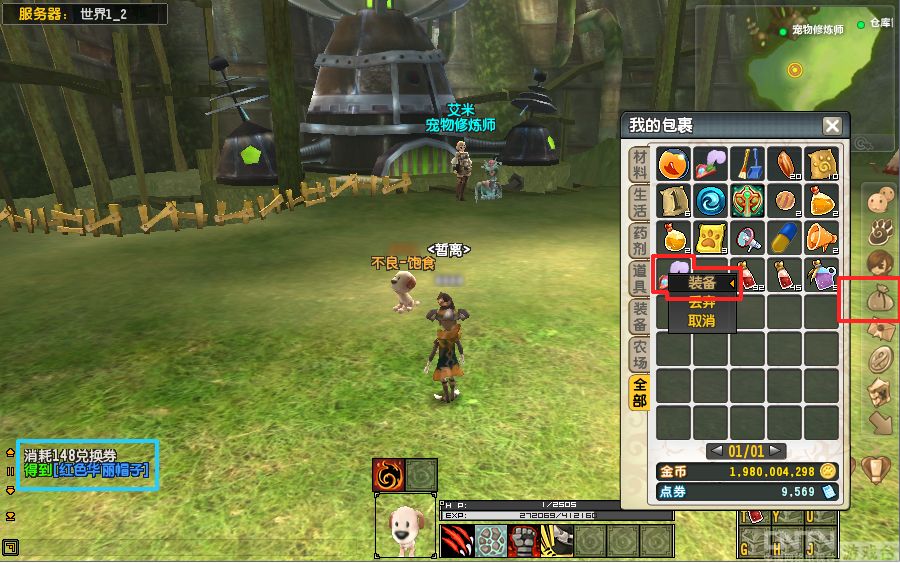The width and height of the screenshot is (900, 563).
Task: Switch to the 材料 inventory tab
Action: (639, 165)
